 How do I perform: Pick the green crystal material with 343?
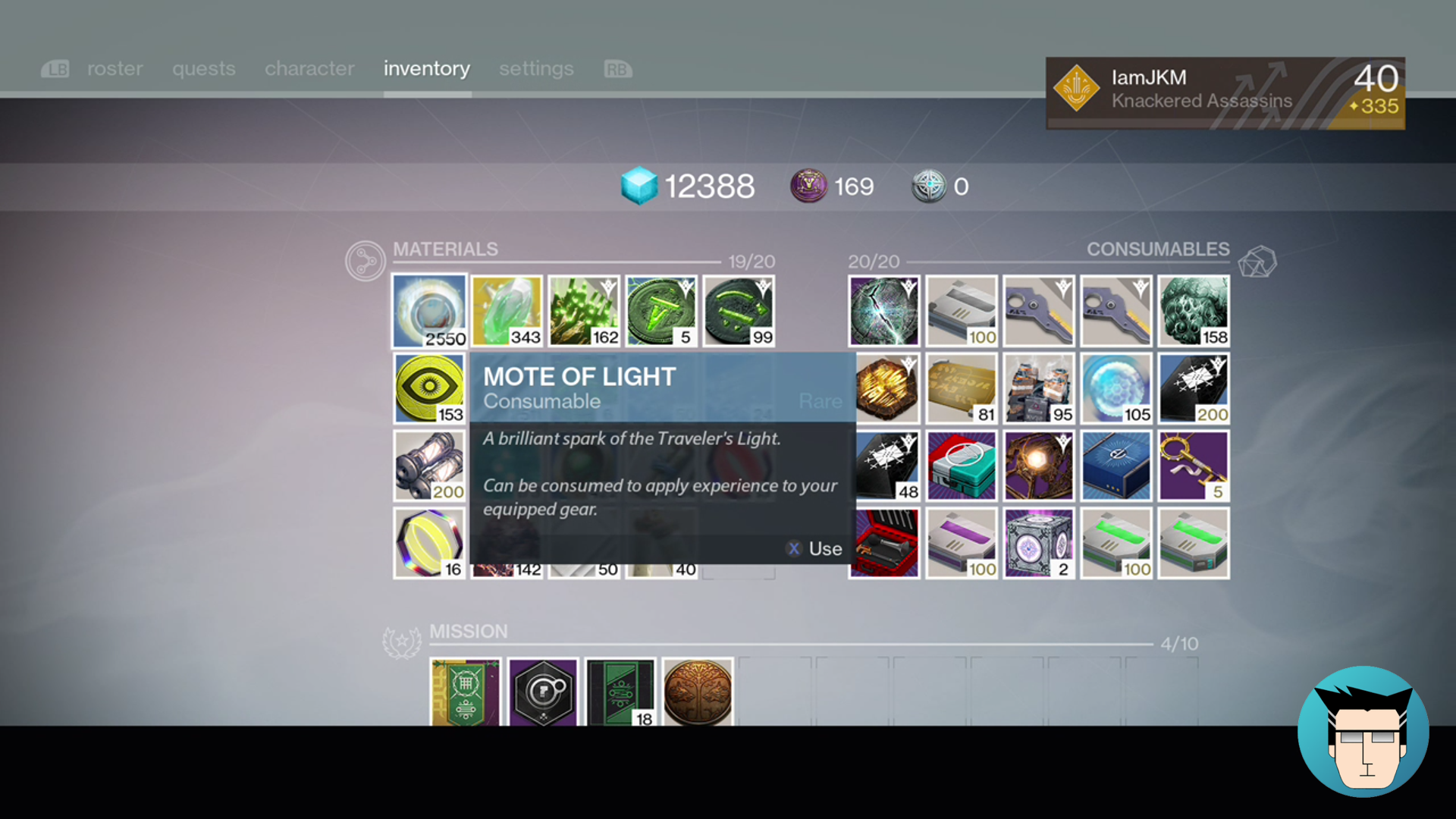(507, 312)
